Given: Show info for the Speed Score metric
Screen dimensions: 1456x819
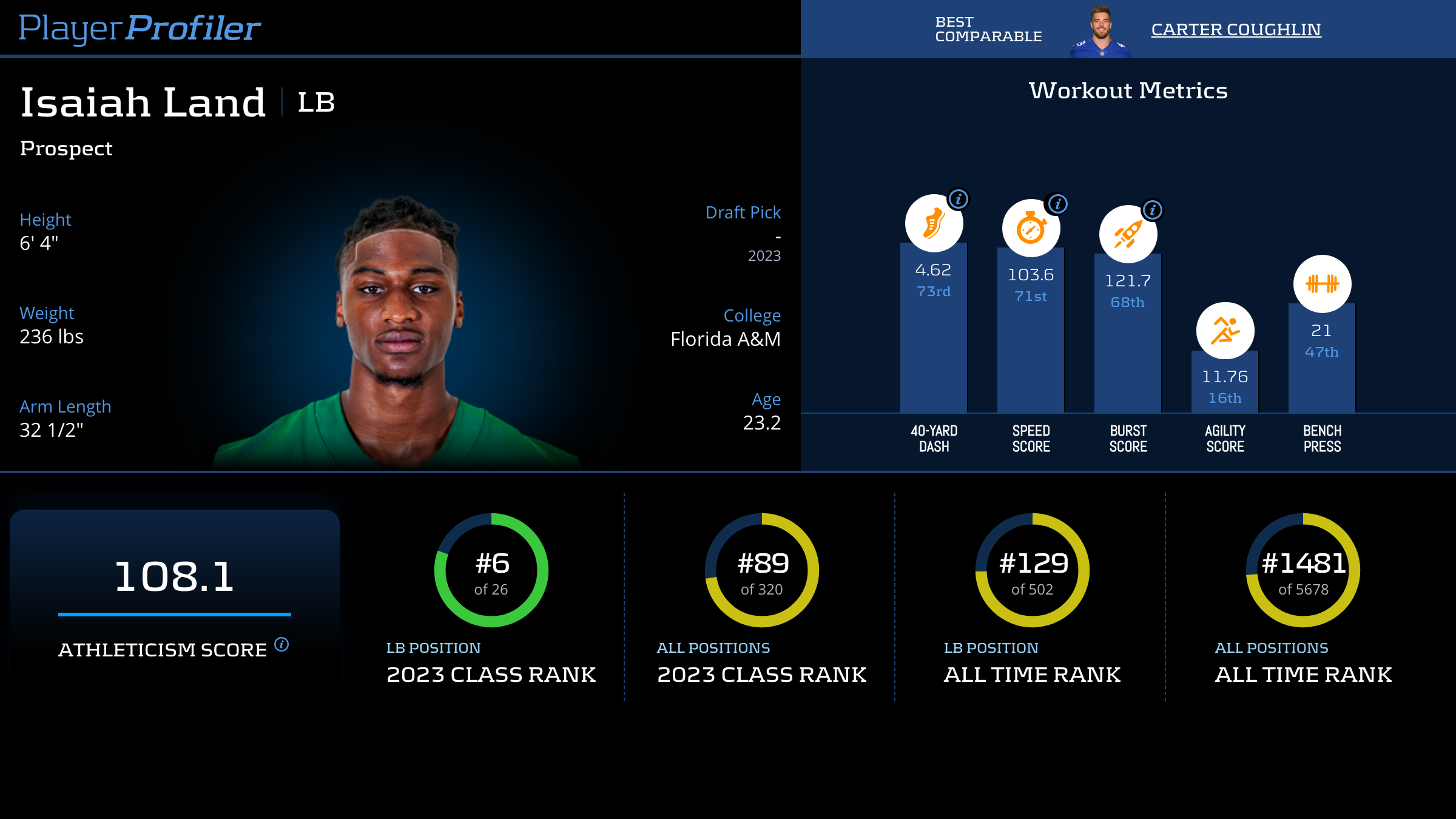Looking at the screenshot, I should tap(1057, 204).
